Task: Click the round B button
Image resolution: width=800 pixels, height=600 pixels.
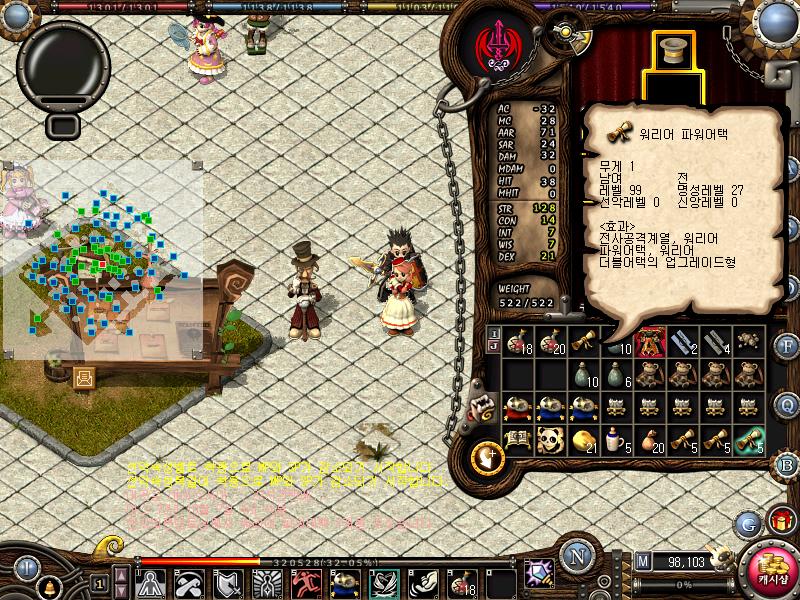Action: coord(786,463)
